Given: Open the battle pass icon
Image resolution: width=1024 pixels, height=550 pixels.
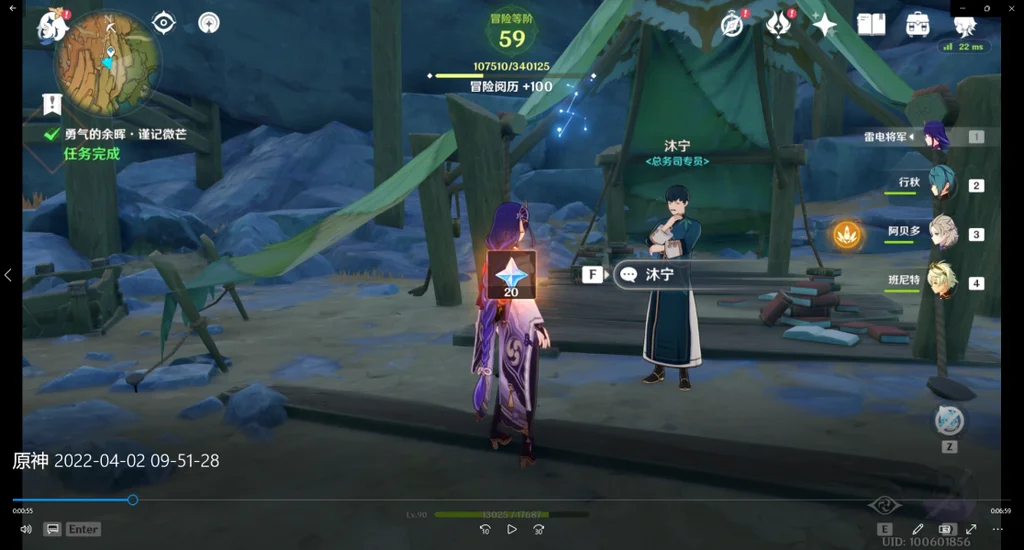Looking at the screenshot, I should click(778, 25).
